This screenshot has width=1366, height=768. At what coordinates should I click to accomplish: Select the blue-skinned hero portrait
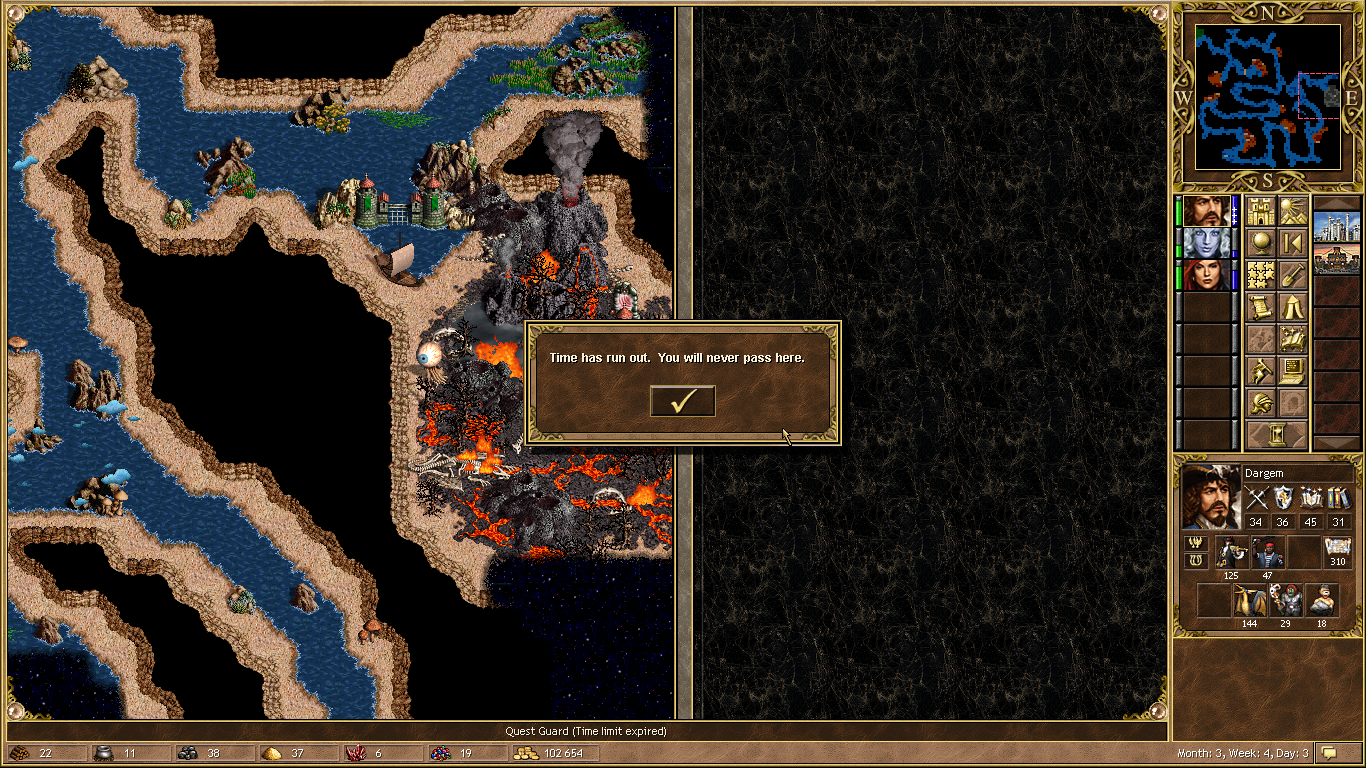click(x=1207, y=243)
